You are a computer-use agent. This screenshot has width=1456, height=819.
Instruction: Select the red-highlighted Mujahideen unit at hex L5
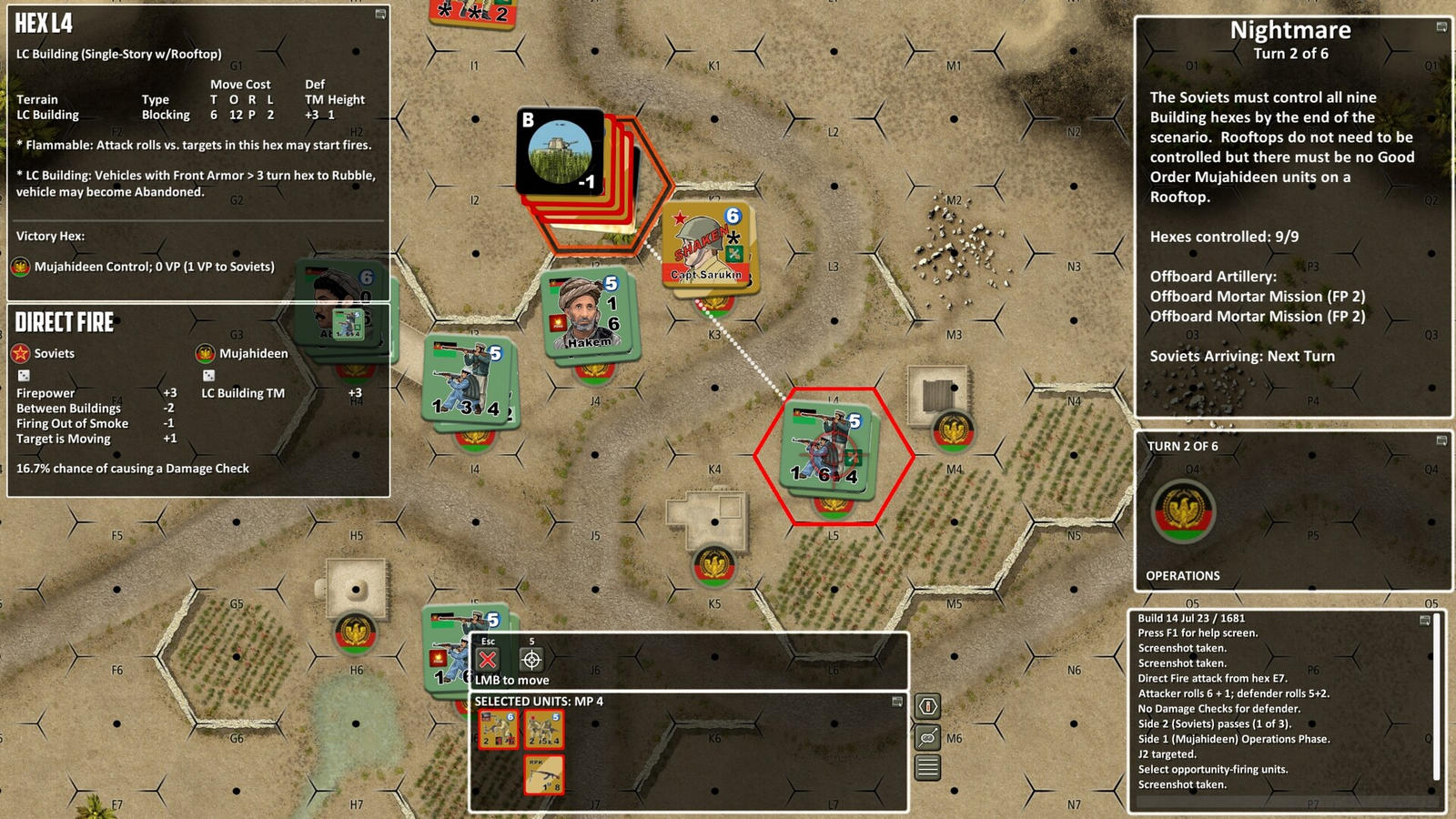(826, 448)
